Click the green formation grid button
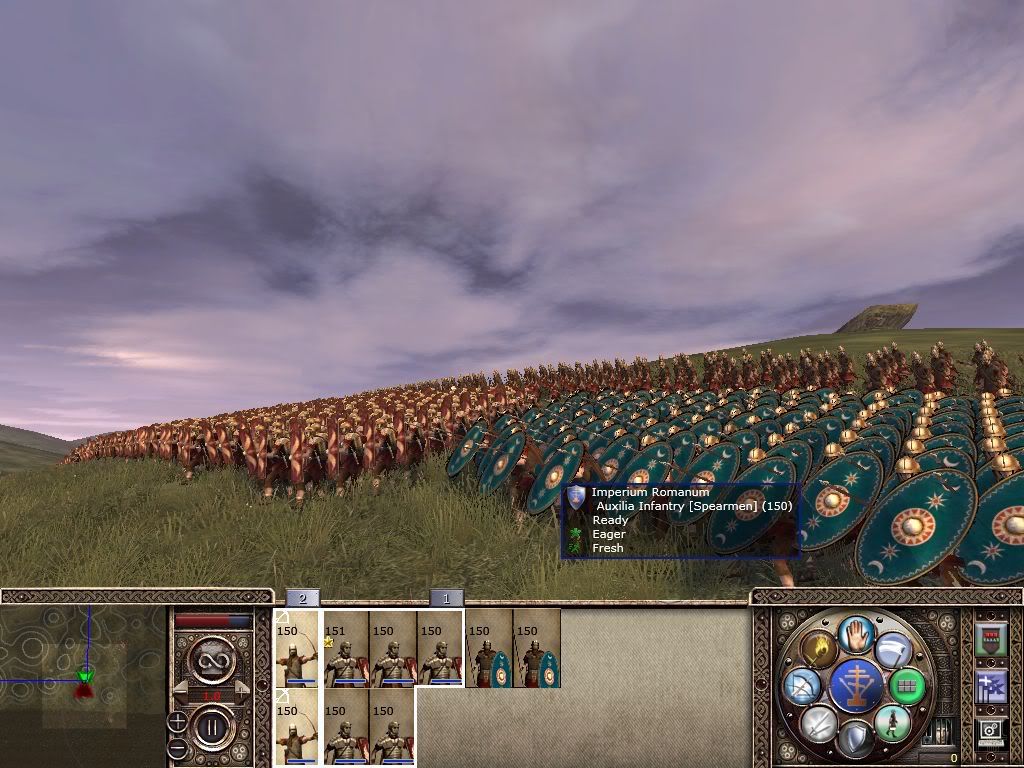1024x768 pixels. pyautogui.click(x=908, y=686)
